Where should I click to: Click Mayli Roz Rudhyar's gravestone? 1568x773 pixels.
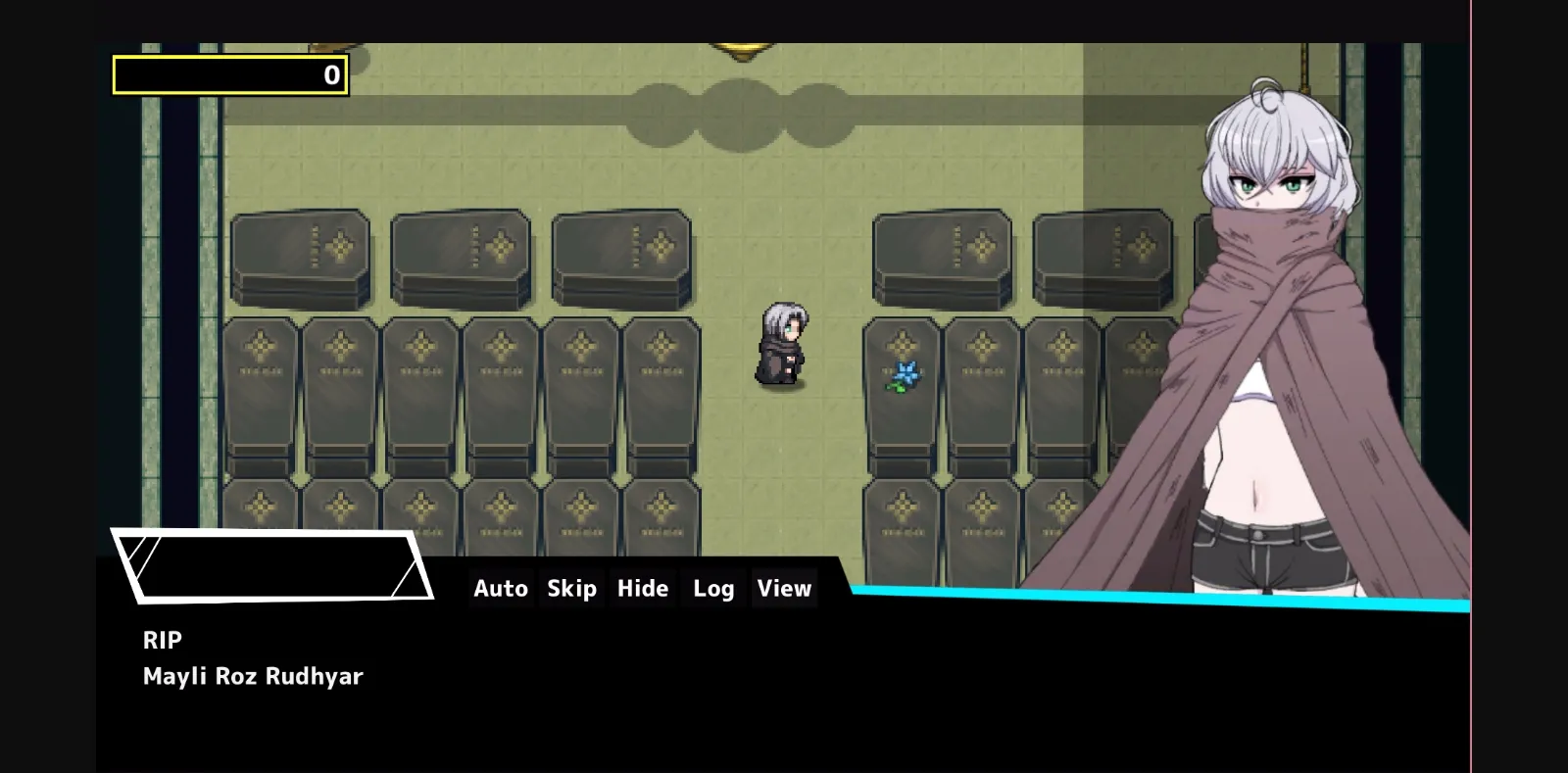point(902,392)
